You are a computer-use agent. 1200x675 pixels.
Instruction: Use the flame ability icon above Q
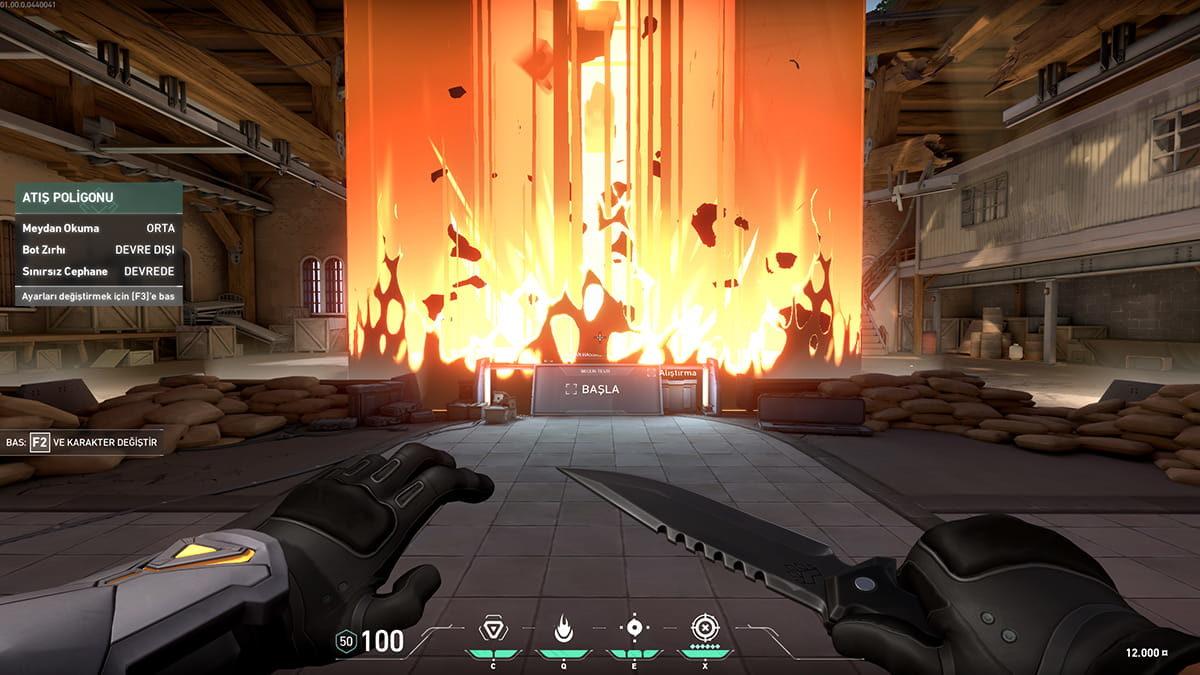coord(562,628)
